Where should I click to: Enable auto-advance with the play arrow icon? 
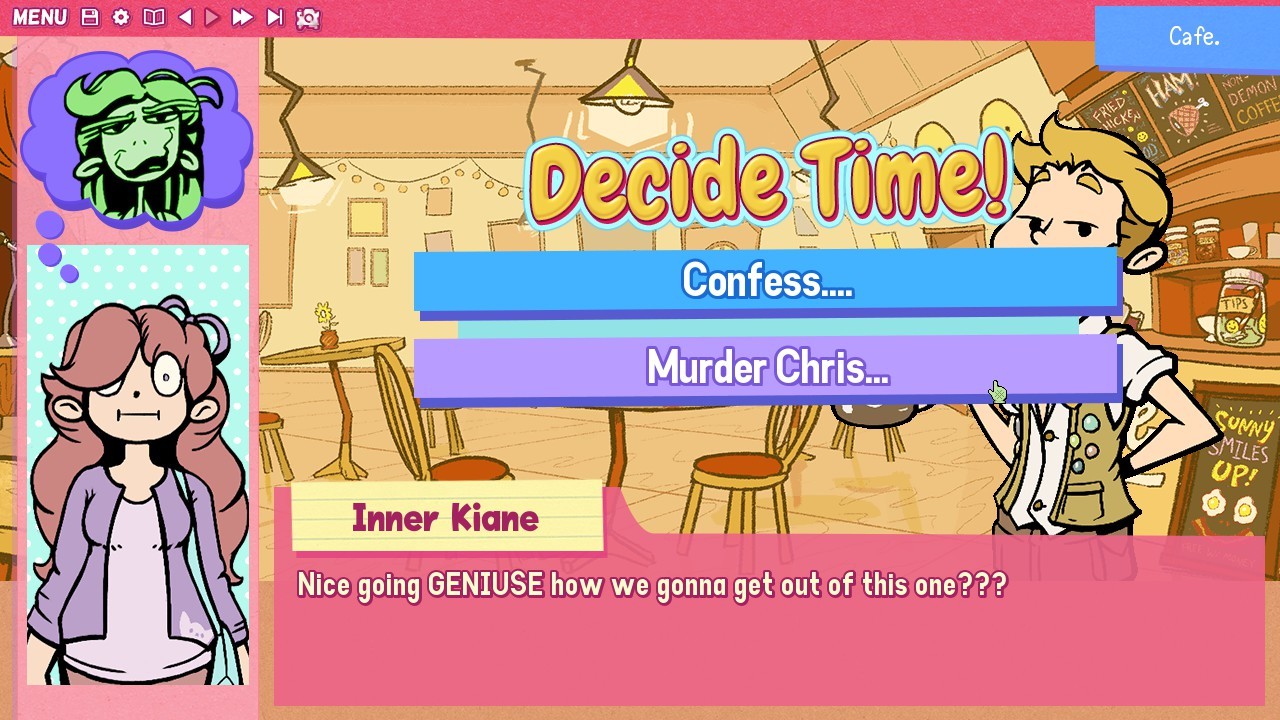211,17
